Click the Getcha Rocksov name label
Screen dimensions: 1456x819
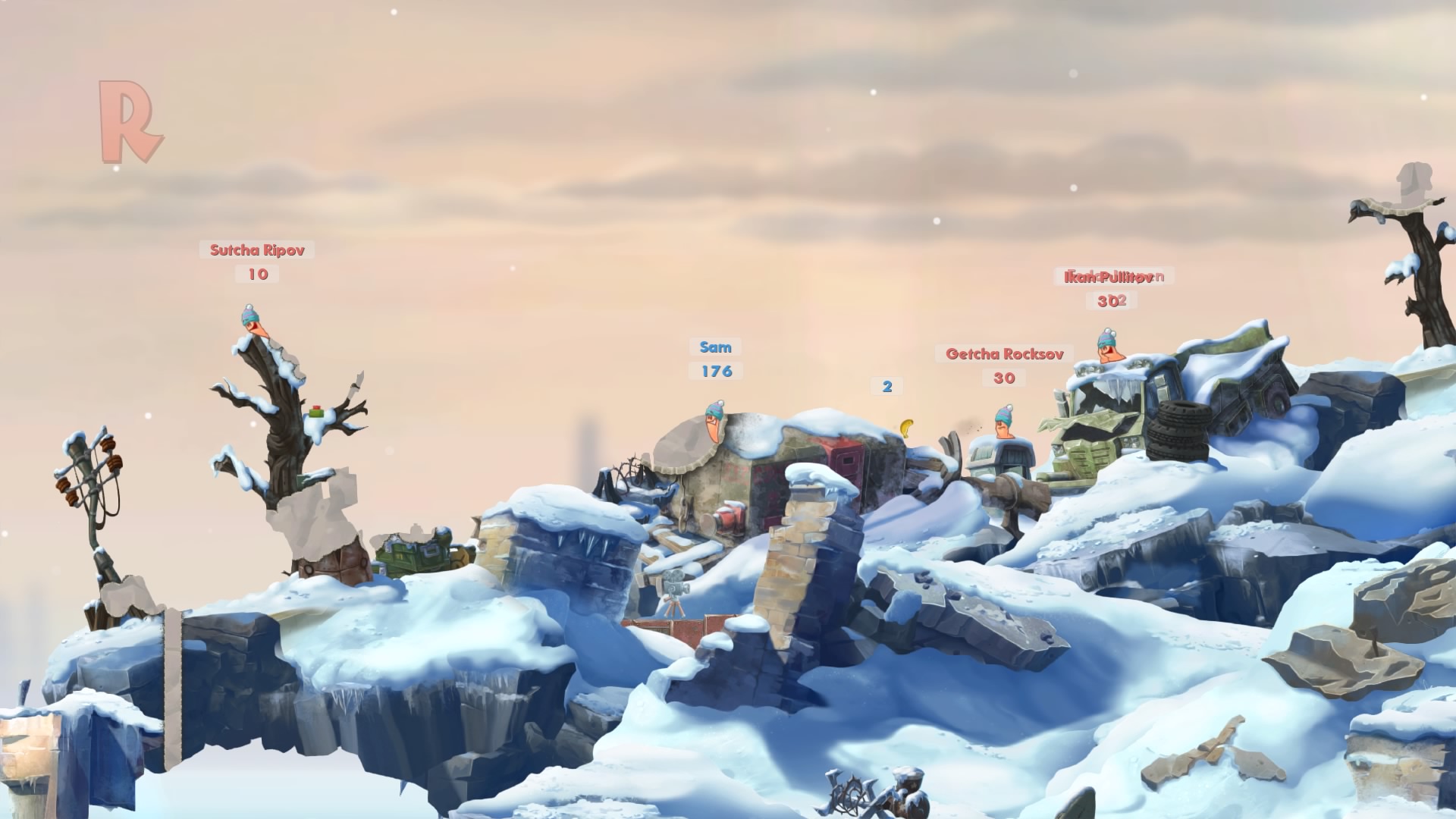pyautogui.click(x=1004, y=353)
